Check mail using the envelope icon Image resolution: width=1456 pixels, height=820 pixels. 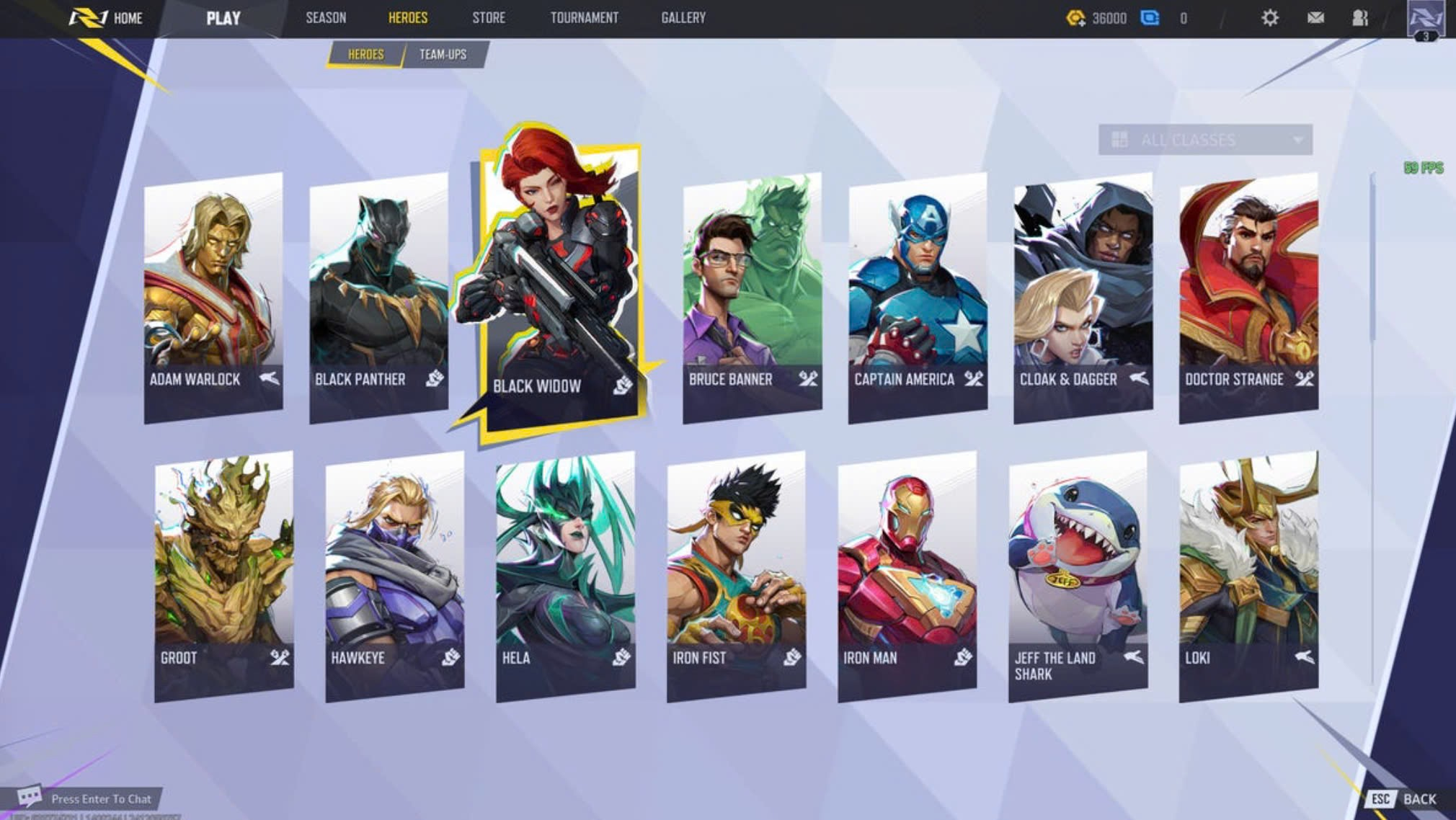click(x=1315, y=18)
